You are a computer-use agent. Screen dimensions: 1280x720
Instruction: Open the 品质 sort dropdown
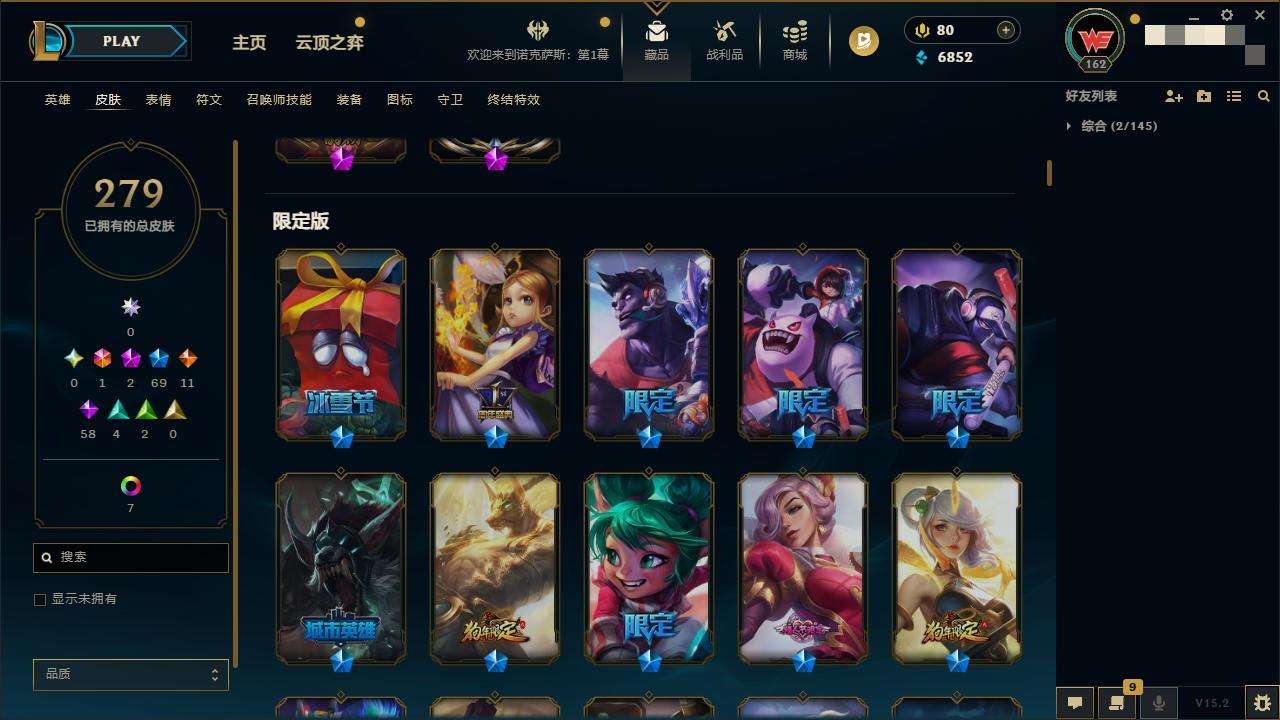[x=131, y=674]
